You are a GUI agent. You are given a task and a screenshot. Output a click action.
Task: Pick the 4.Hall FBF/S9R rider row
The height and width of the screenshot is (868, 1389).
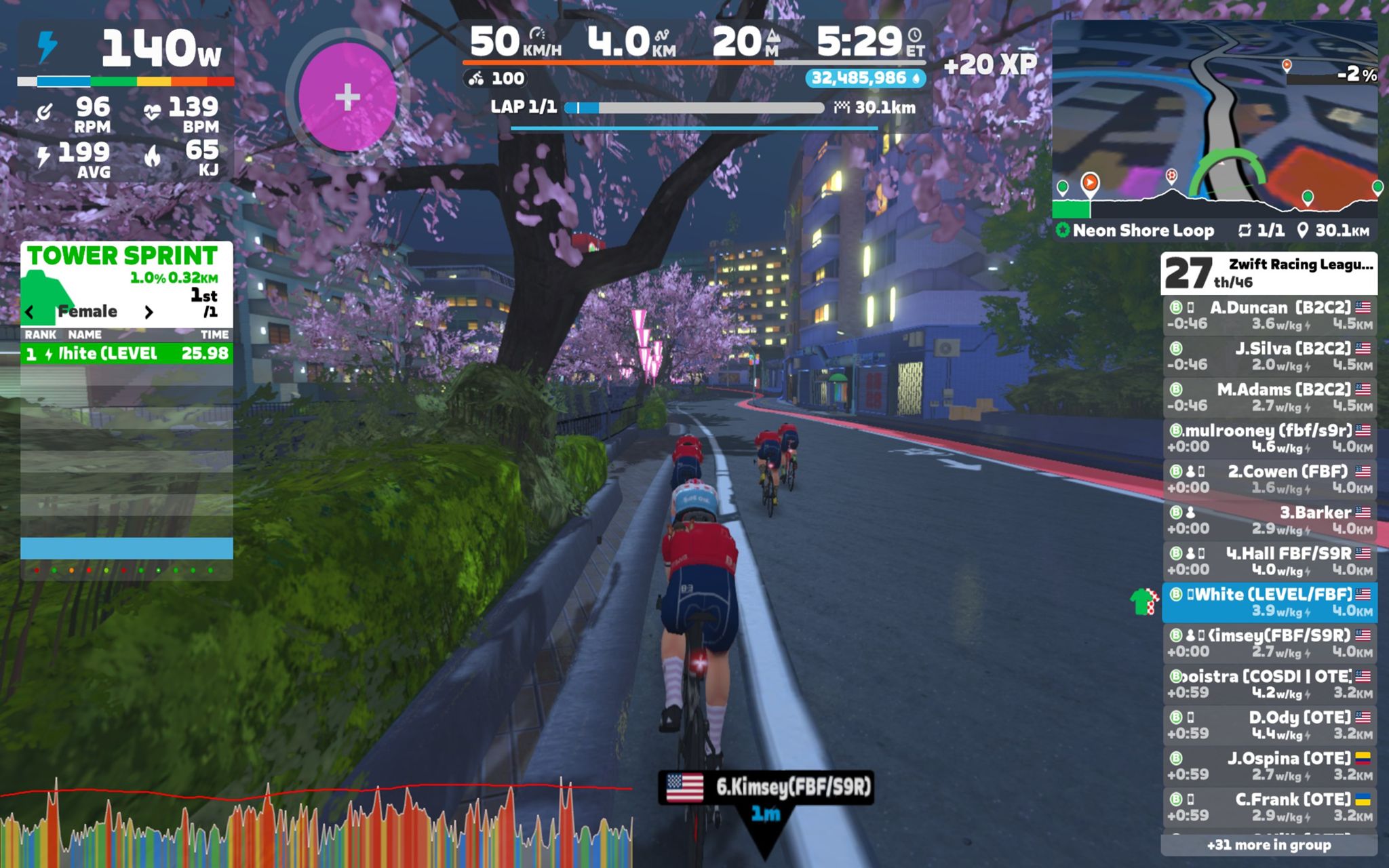1268,561
